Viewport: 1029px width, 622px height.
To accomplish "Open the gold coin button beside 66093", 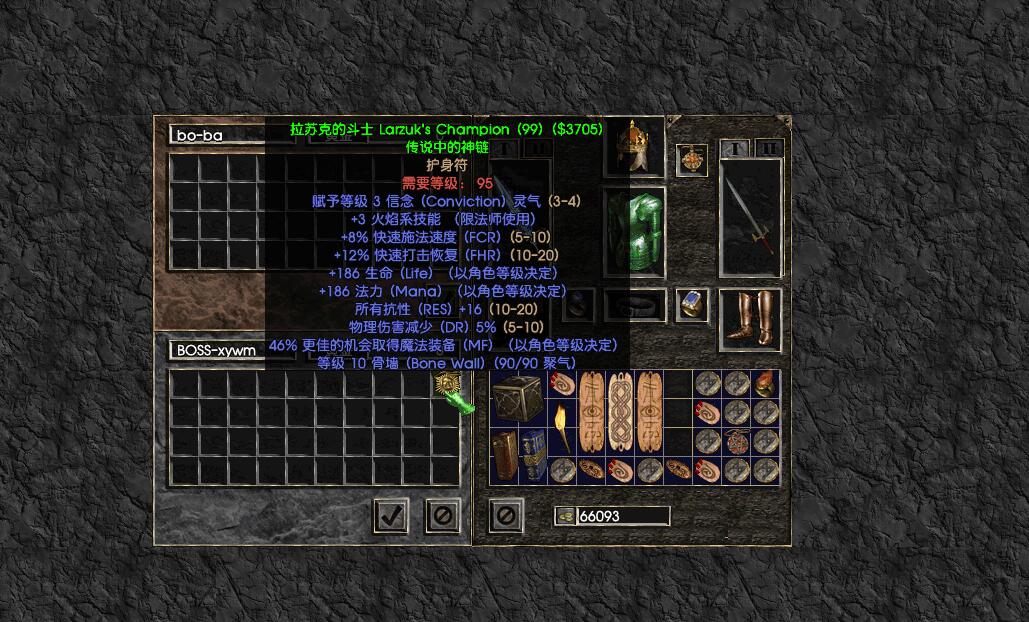I will [x=566, y=516].
